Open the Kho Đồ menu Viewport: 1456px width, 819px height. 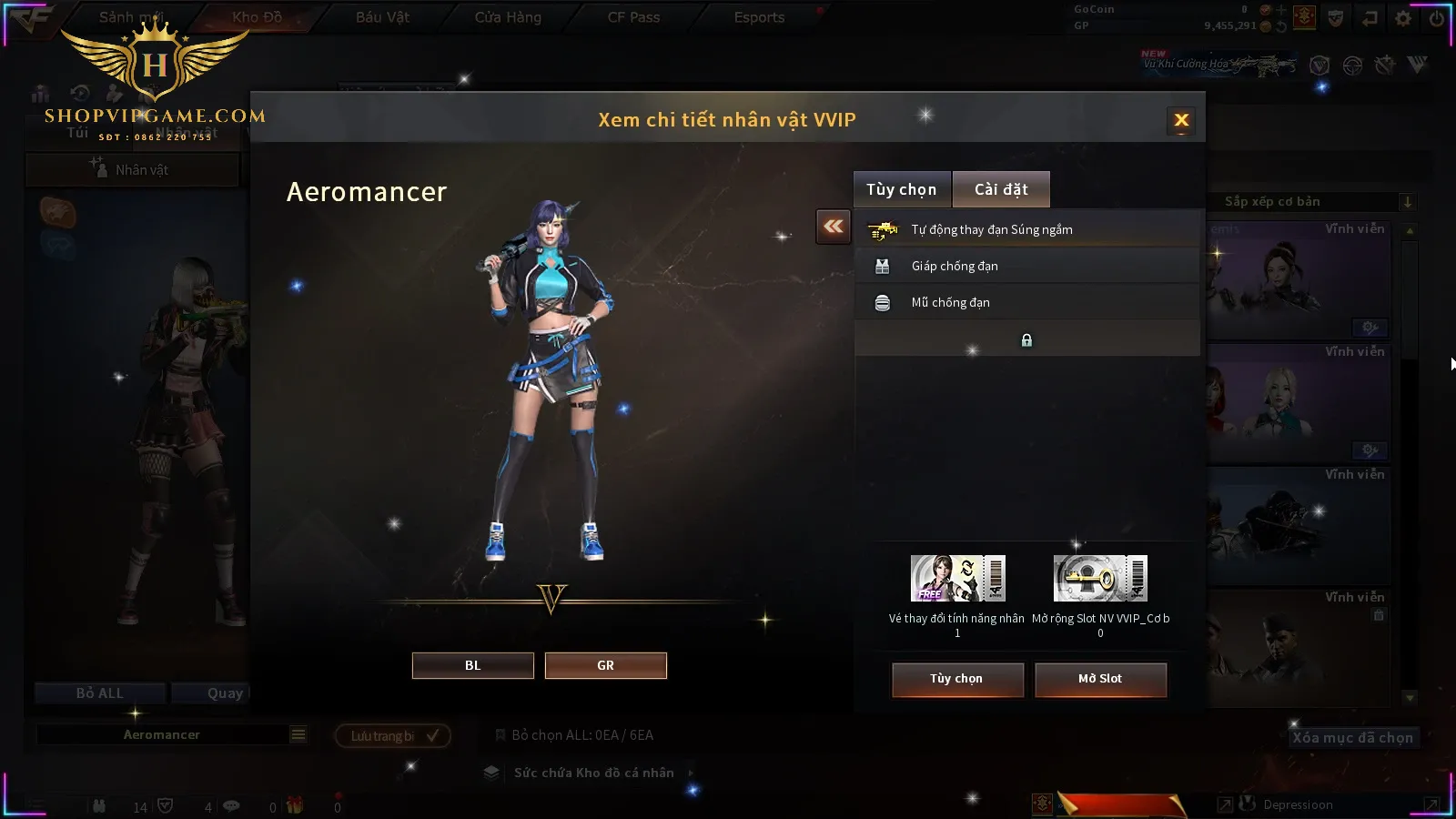(x=257, y=17)
